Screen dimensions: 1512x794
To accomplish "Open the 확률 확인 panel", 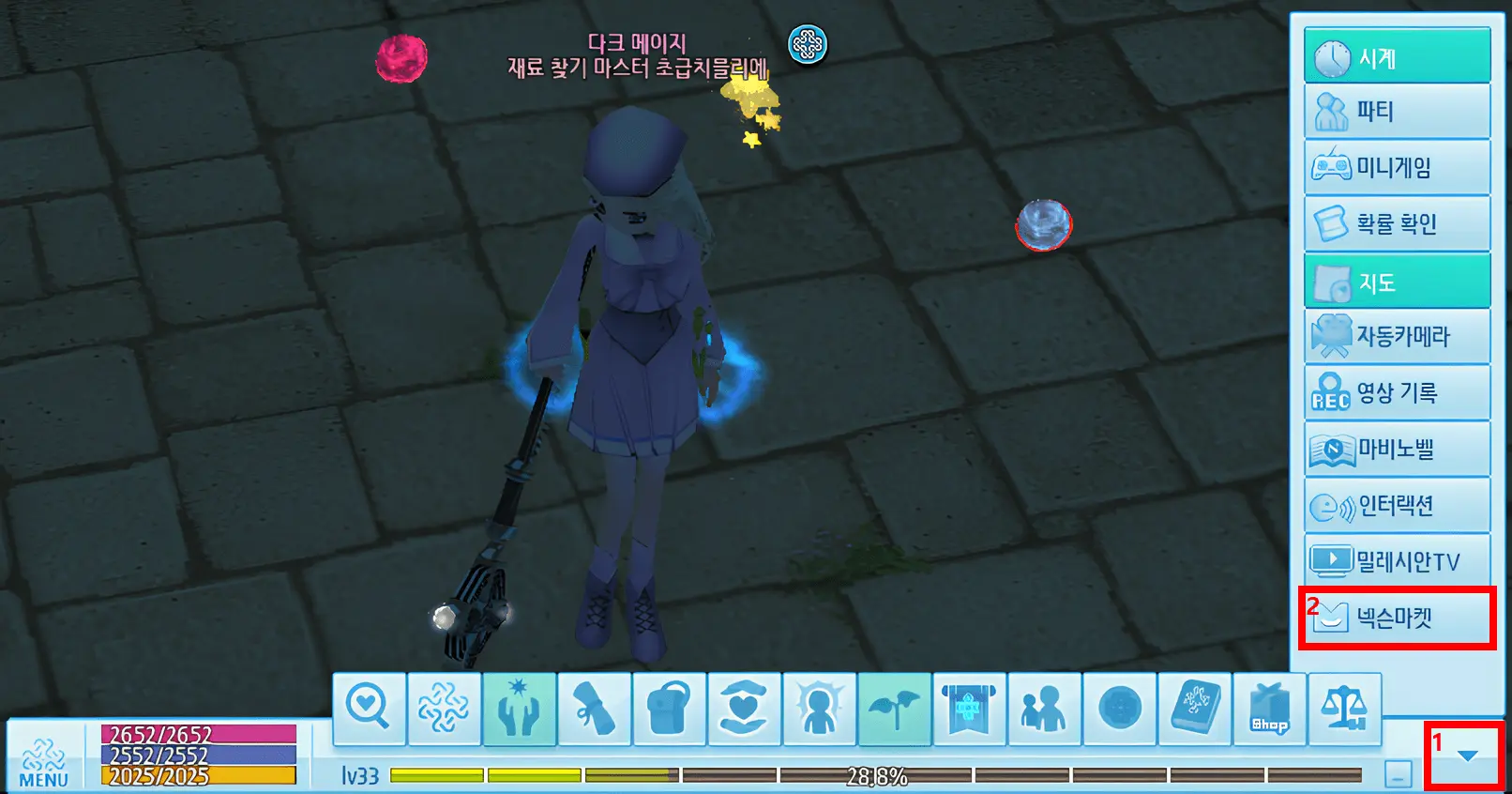I will click(x=1397, y=223).
